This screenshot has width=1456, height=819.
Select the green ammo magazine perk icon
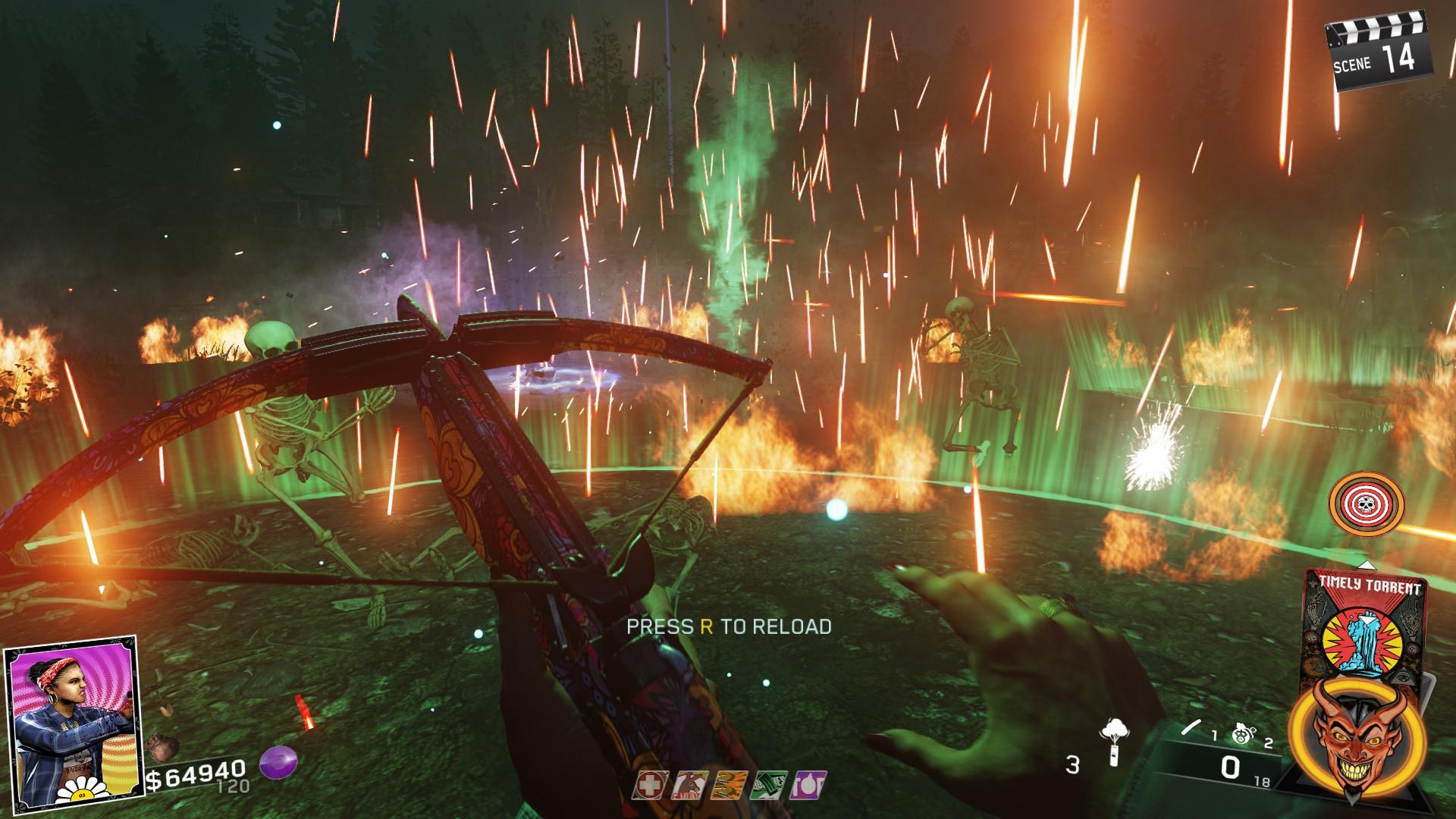770,785
